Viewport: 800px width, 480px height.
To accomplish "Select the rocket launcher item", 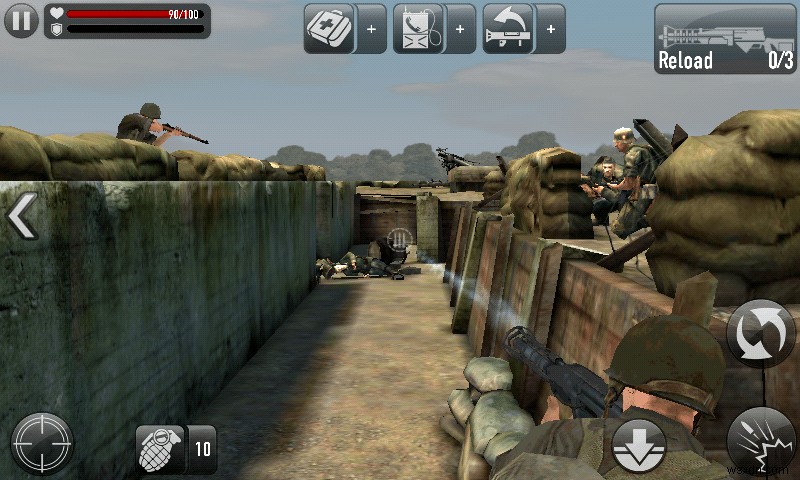I will point(509,28).
